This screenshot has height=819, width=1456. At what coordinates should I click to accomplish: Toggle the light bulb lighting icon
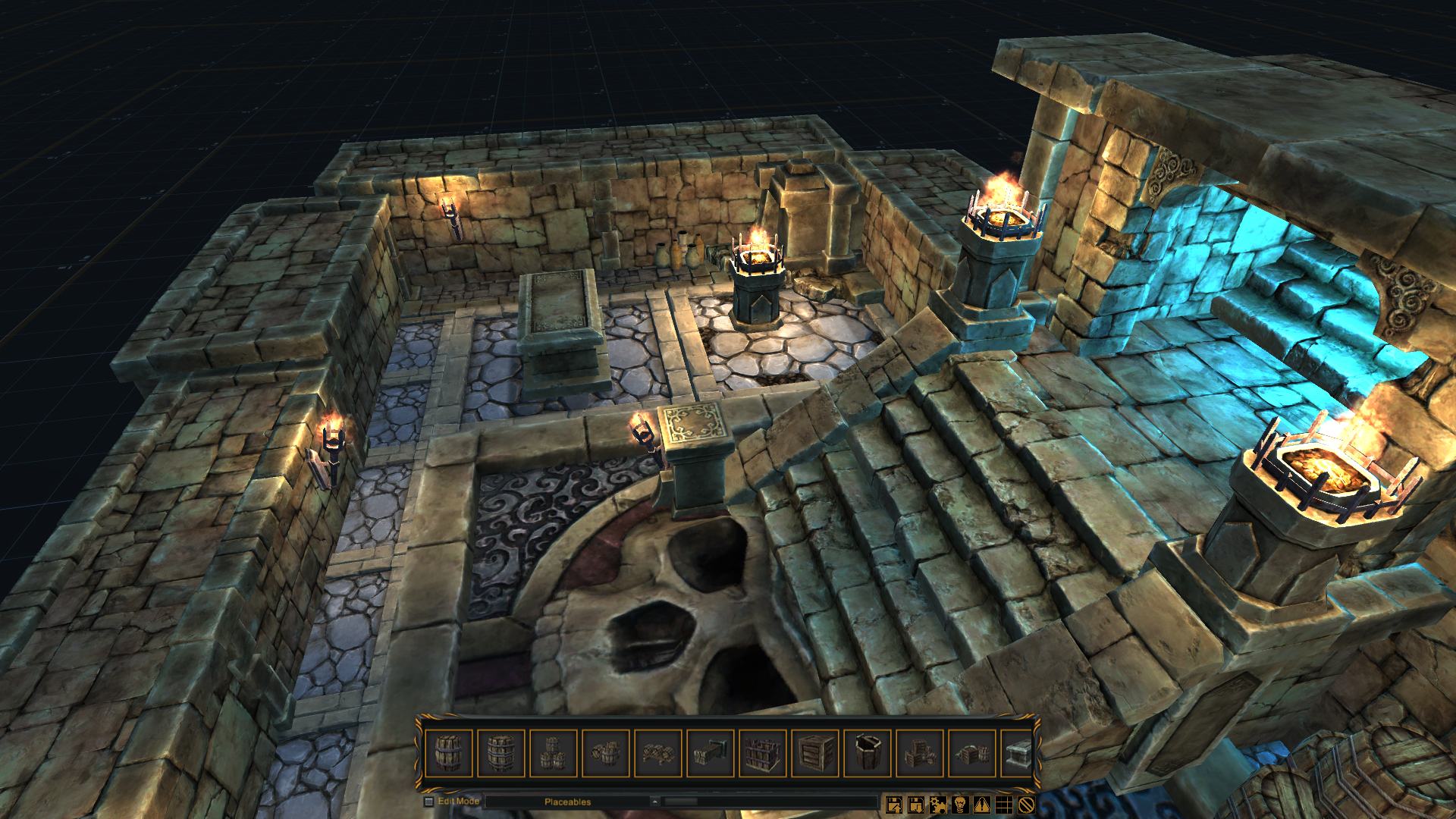(961, 804)
